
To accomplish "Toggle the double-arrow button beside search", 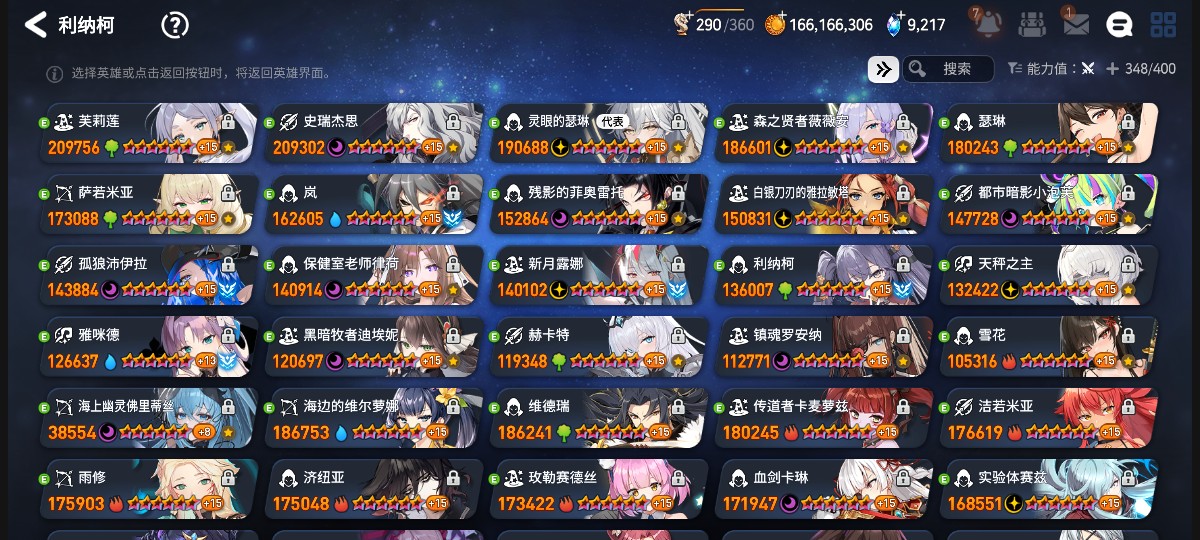I will pyautogui.click(x=882, y=69).
